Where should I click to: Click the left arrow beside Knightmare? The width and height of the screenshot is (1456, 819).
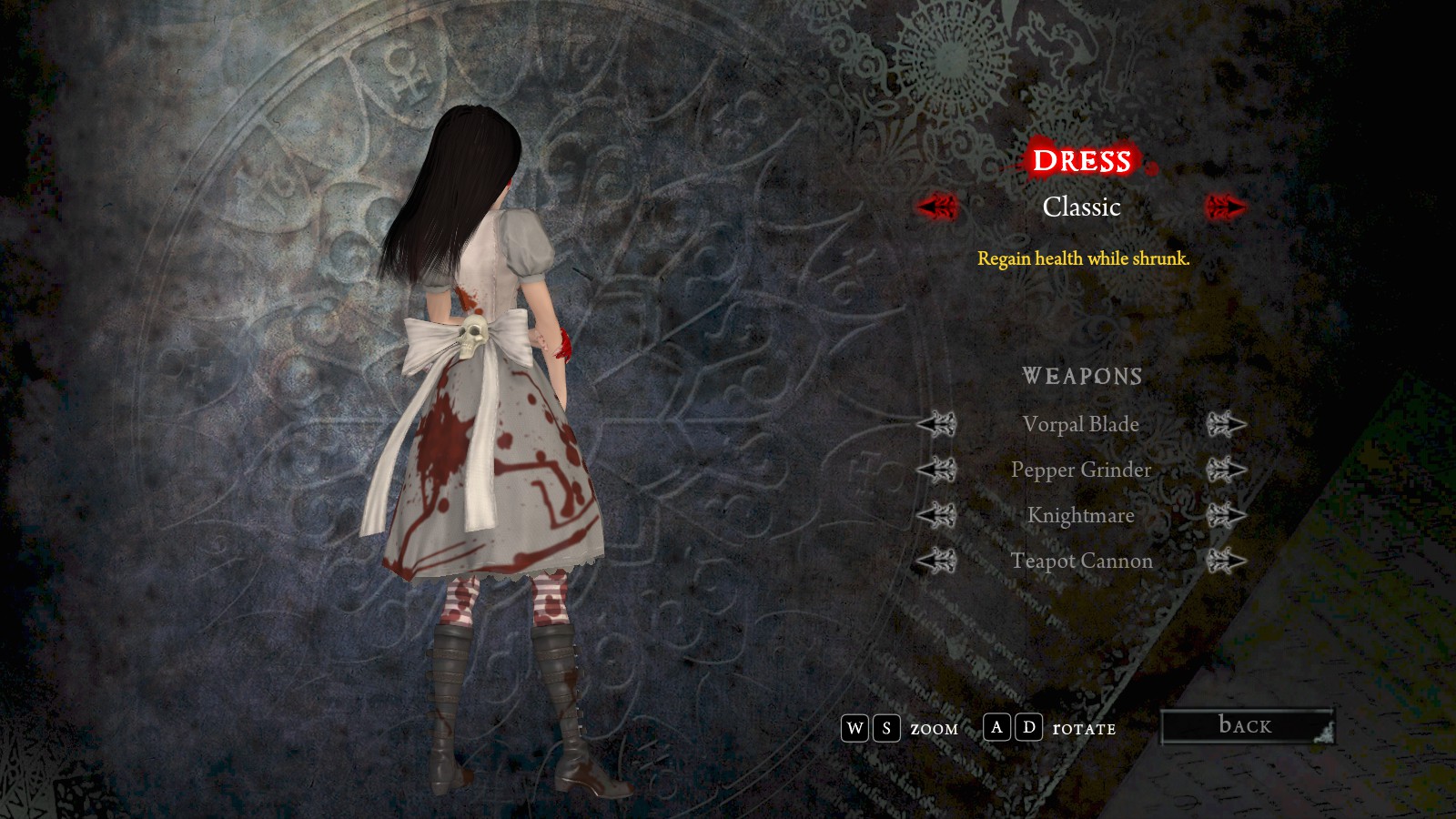(936, 515)
